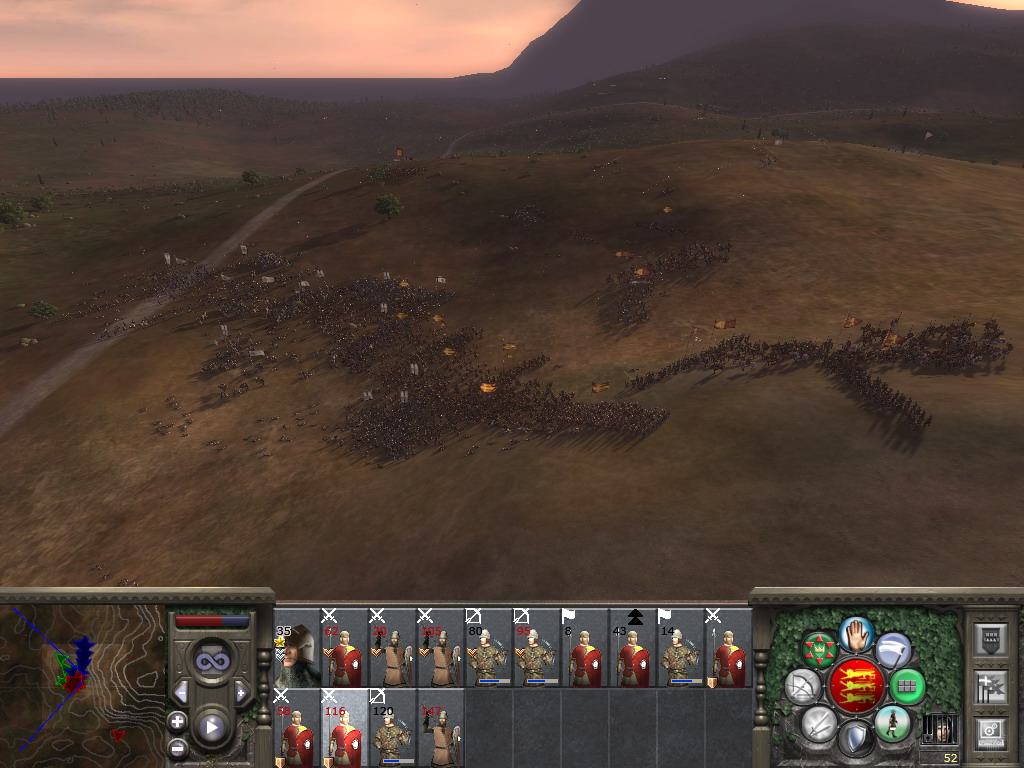Screen dimensions: 1024x768
Task: Click the play speed button
Action: pos(211,727)
